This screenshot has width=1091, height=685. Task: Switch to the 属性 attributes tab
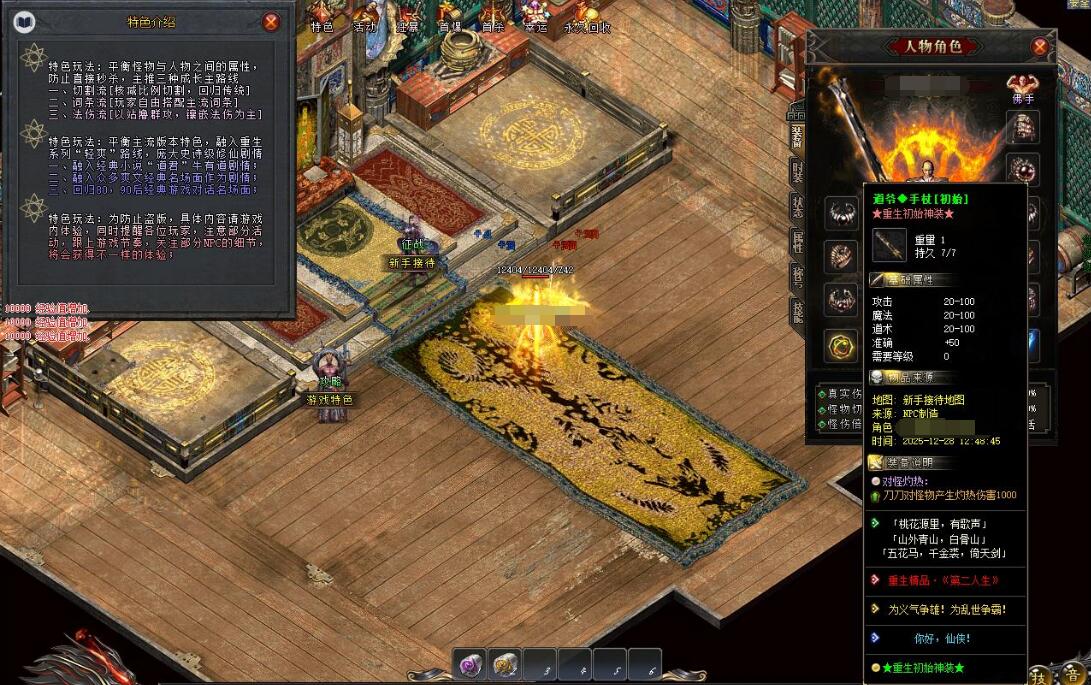pyautogui.click(x=797, y=240)
